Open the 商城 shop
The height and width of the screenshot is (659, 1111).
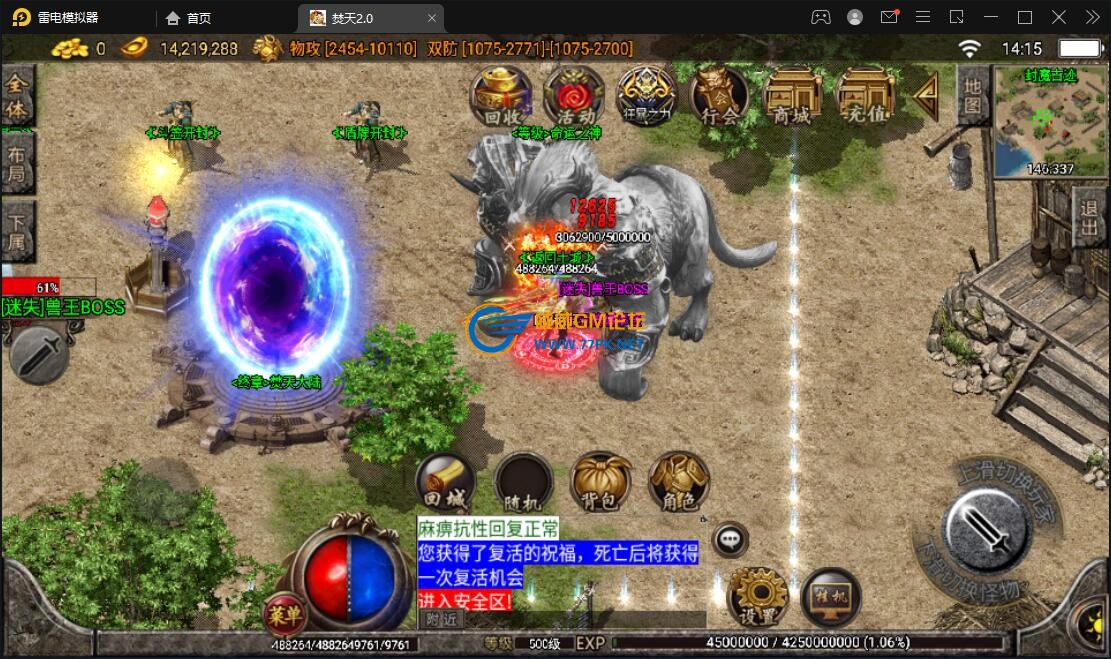click(x=792, y=97)
